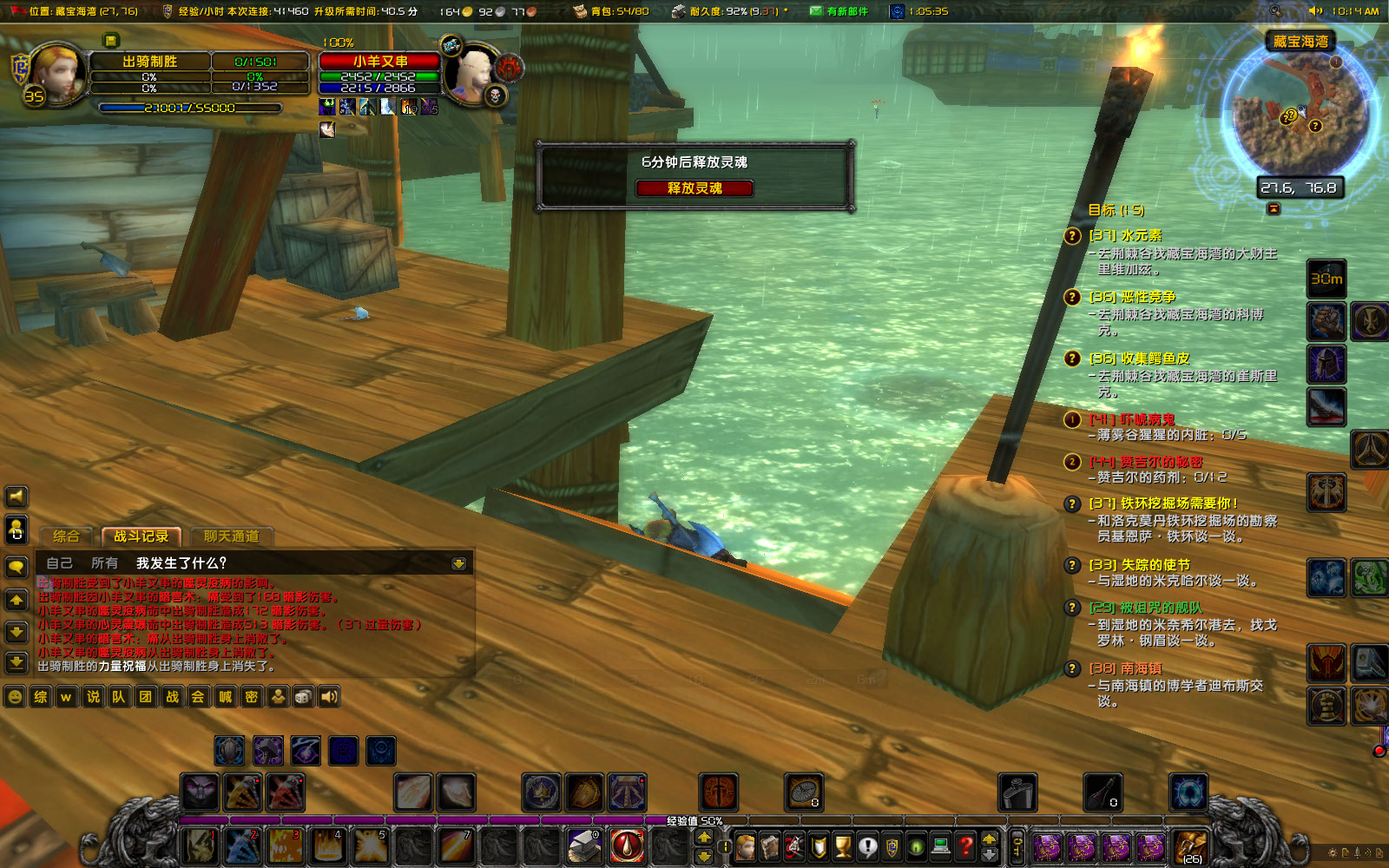
Task: Open the game menu computer icon
Action: pyautogui.click(x=941, y=848)
